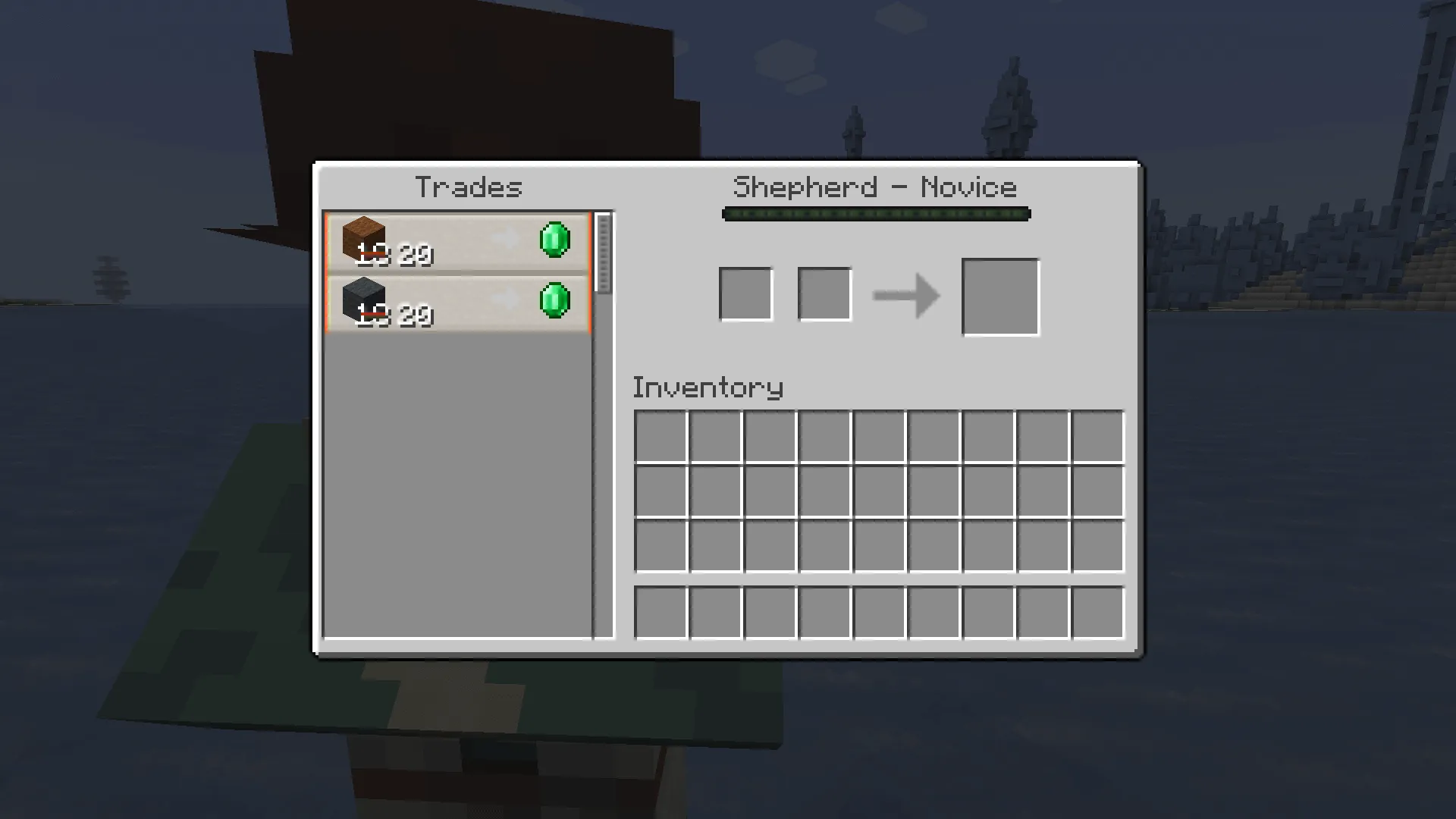Click the scrollbar in the trades list

603,250
